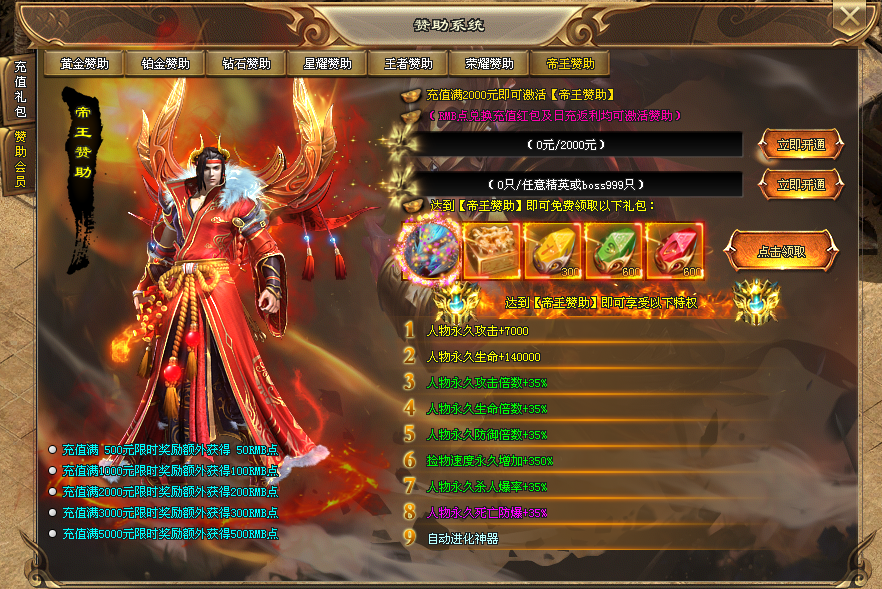Claim the gift pack with 点击领取
The image size is (882, 589).
[x=781, y=251]
